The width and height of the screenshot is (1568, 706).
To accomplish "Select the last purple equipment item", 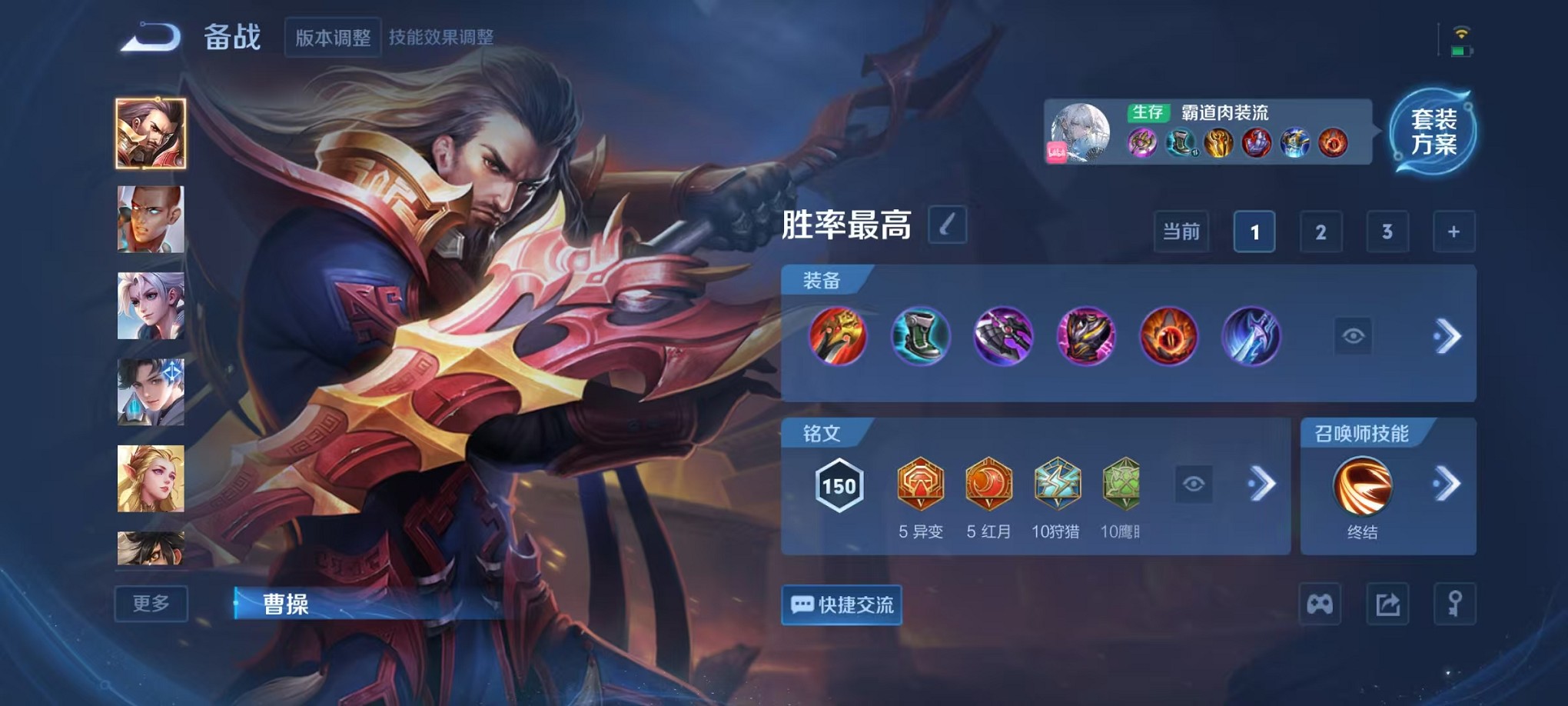I will [x=1251, y=336].
